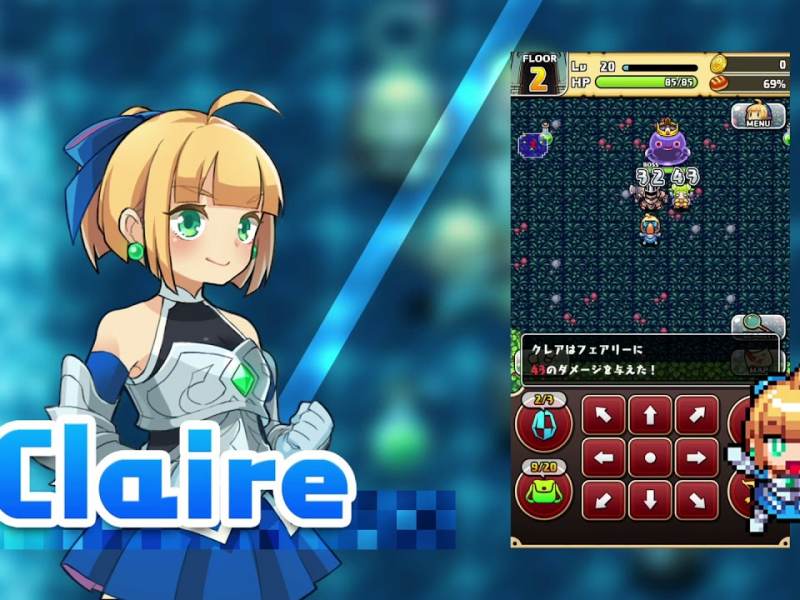Choose the down-left diagonal arrow

[x=603, y=499]
